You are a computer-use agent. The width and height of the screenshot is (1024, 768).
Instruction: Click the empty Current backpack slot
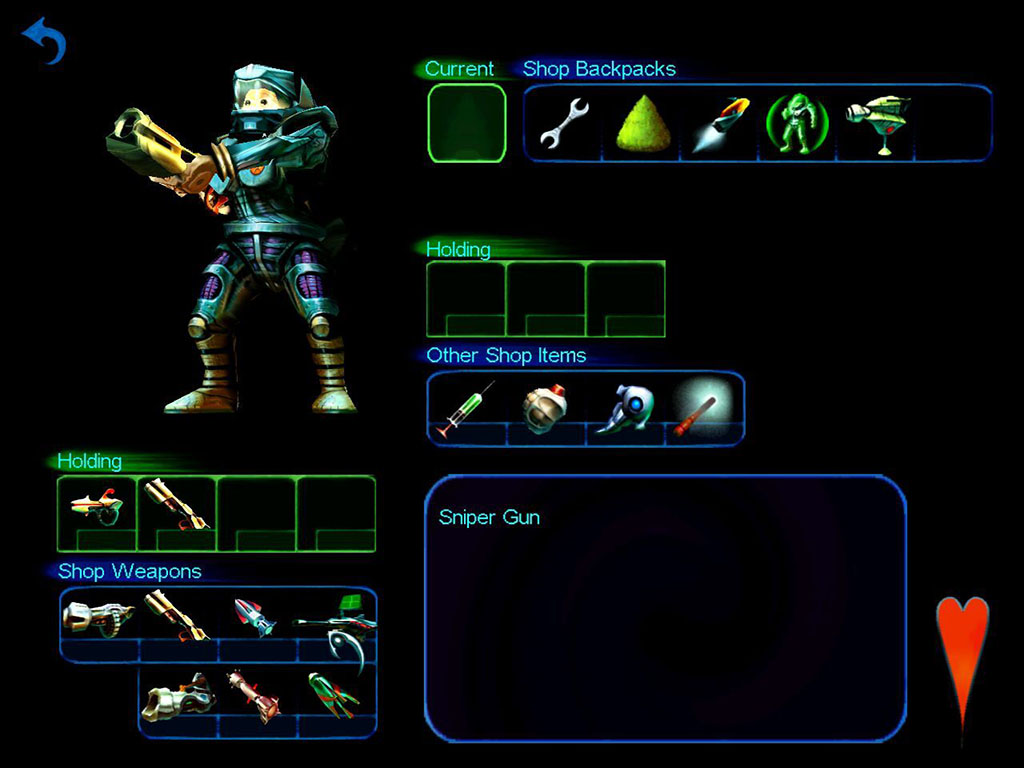click(x=467, y=123)
